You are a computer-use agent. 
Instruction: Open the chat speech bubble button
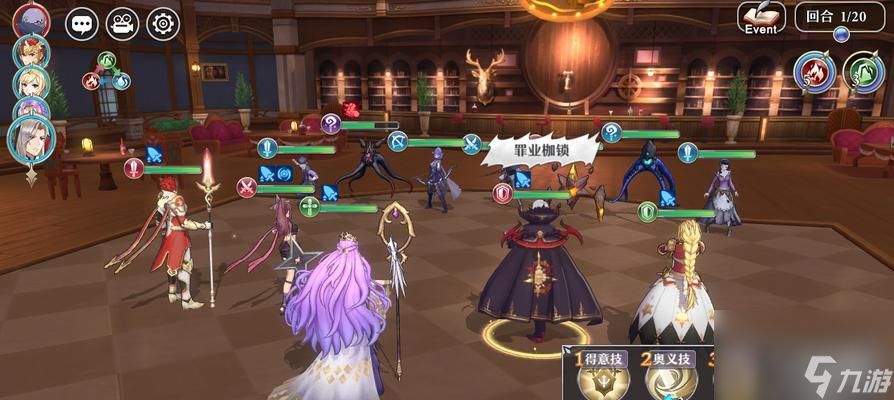click(82, 23)
